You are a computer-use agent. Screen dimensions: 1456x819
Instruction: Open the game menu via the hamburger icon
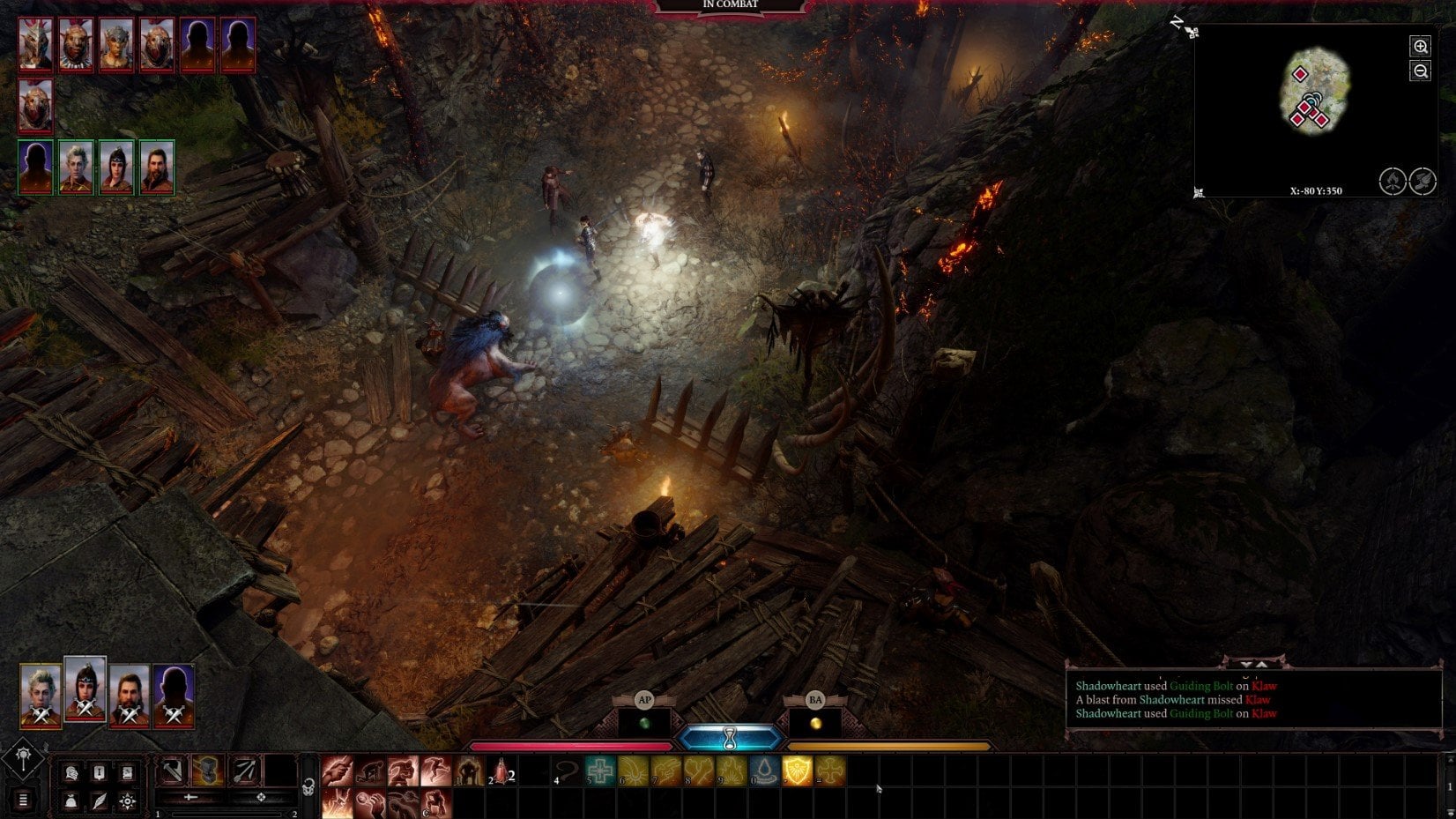pyautogui.click(x=22, y=798)
